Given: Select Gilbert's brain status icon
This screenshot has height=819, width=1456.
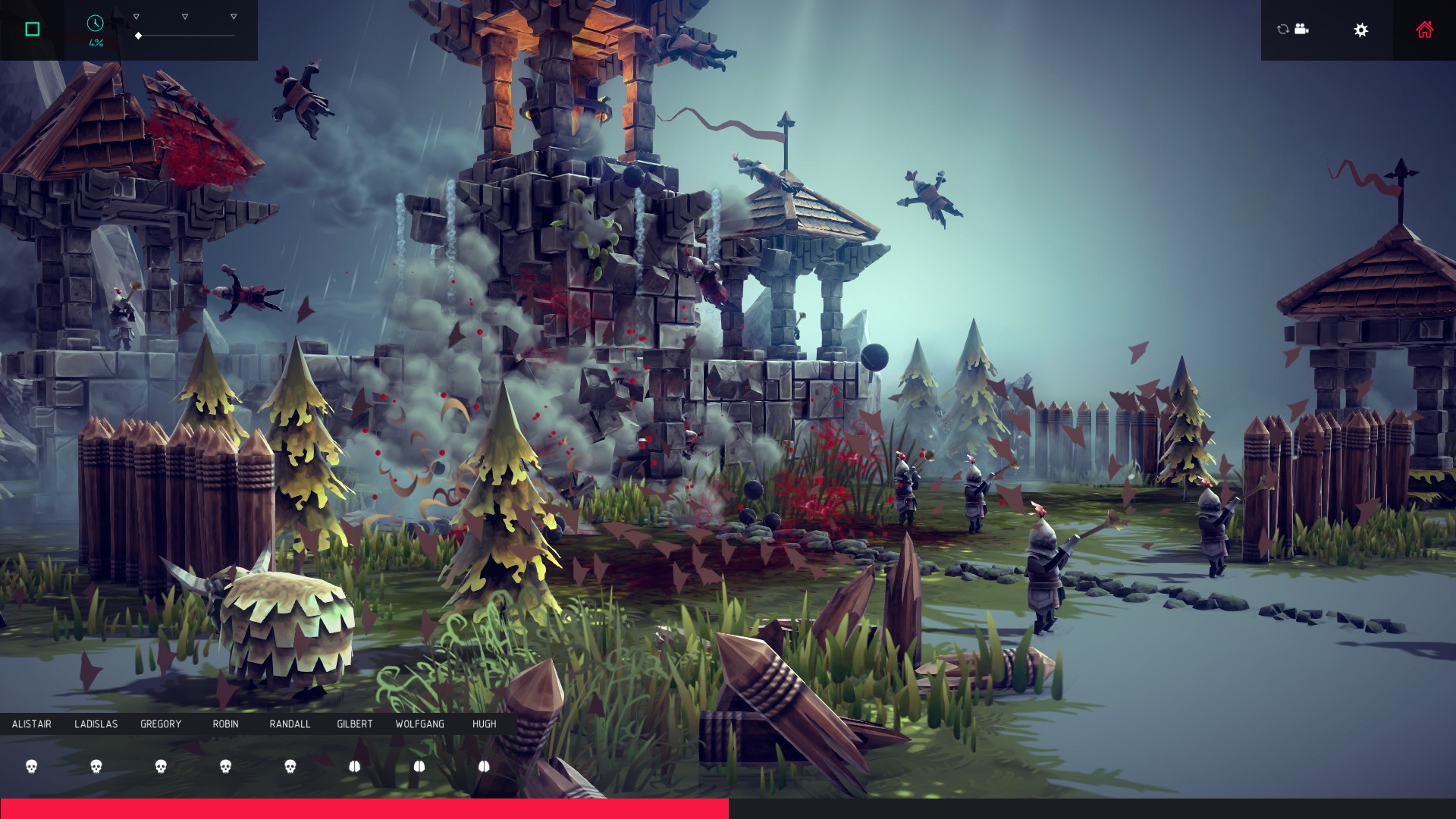Looking at the screenshot, I should point(355,767).
